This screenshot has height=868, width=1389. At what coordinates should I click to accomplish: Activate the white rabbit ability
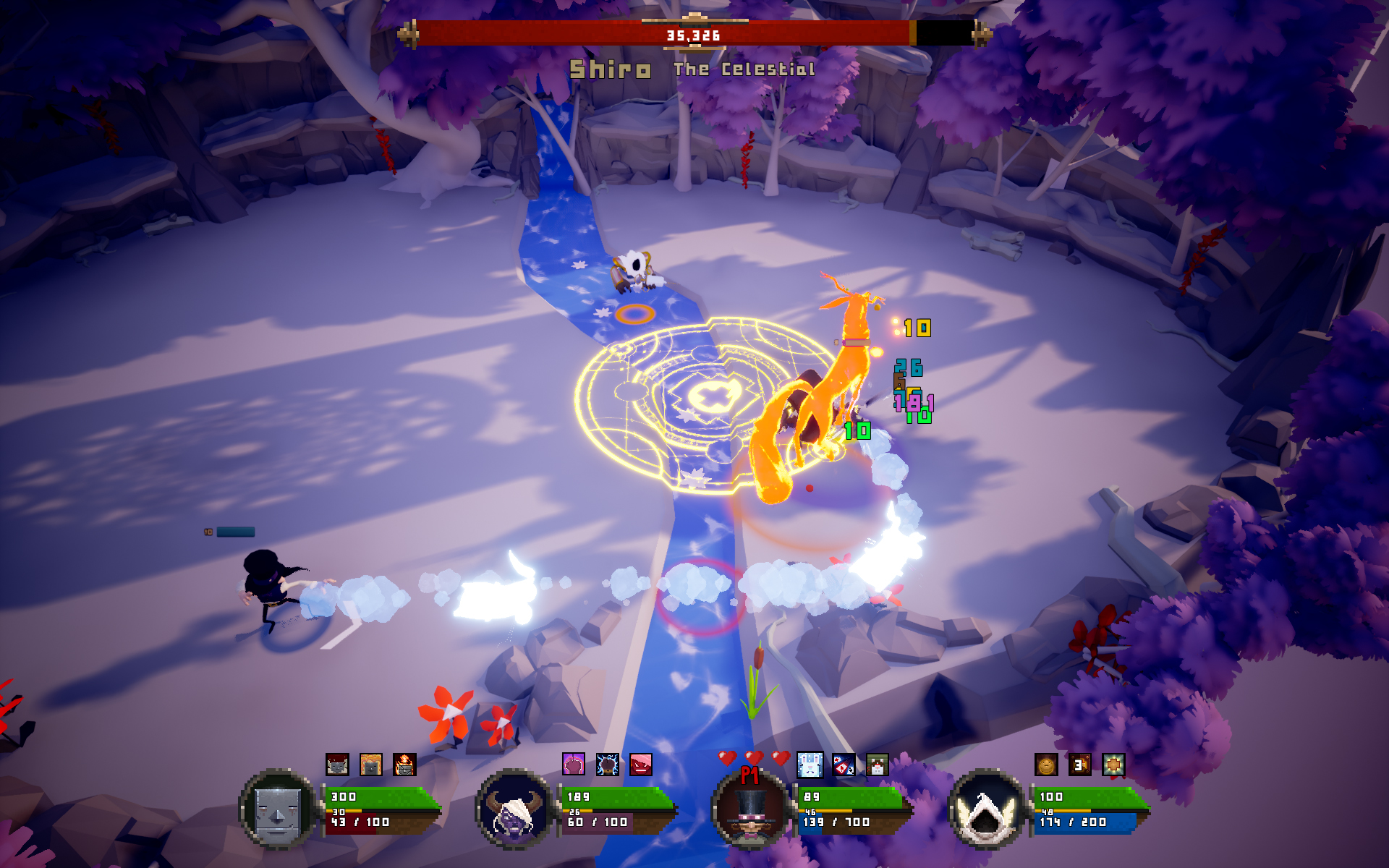[810, 765]
